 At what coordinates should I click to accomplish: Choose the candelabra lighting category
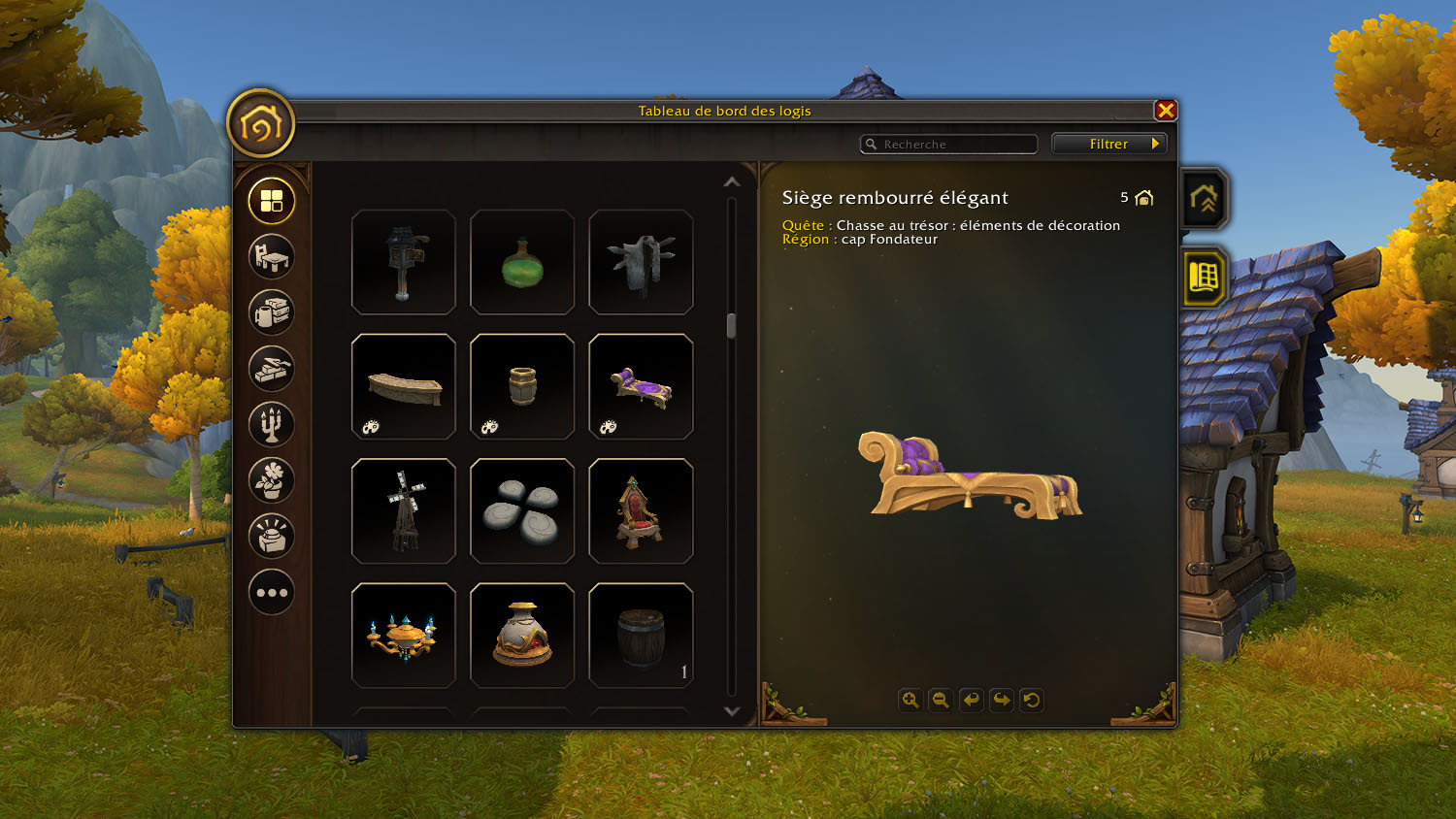point(272,424)
